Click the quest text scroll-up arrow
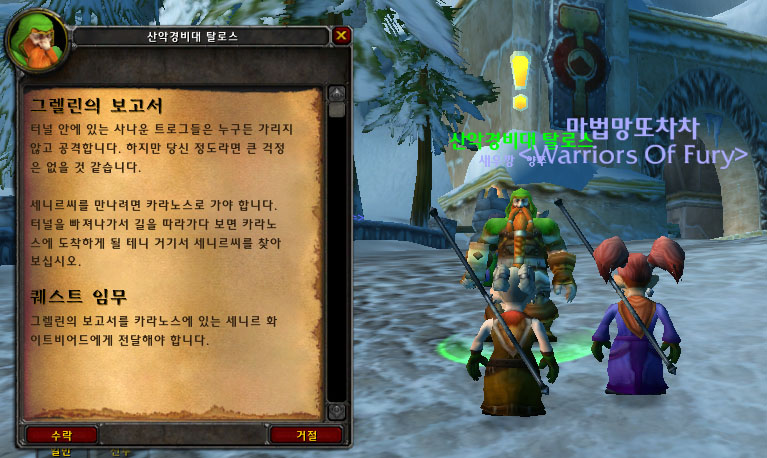Viewport: 767px width, 458px height. click(x=337, y=93)
